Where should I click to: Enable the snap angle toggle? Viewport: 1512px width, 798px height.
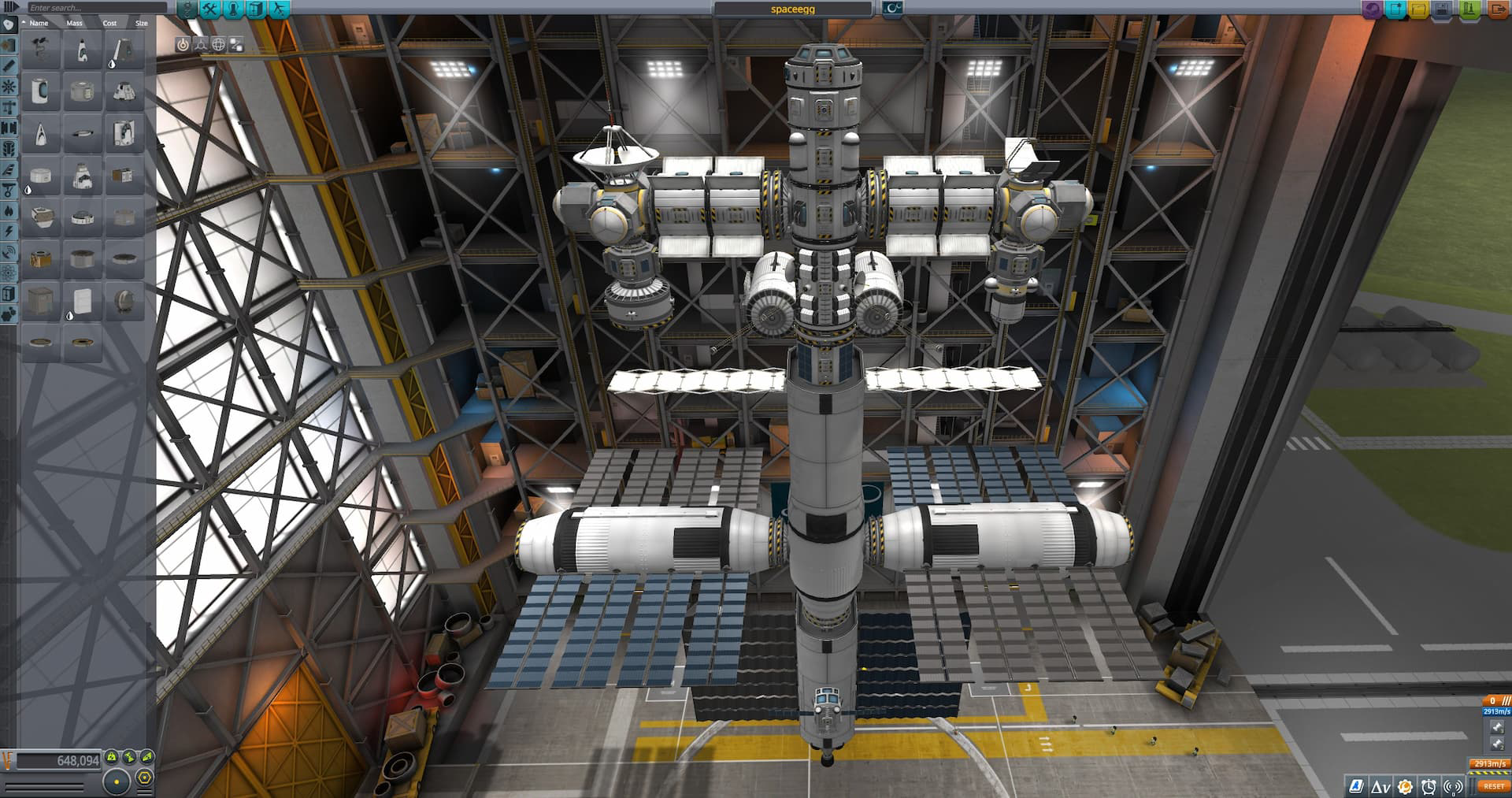pyautogui.click(x=144, y=778)
